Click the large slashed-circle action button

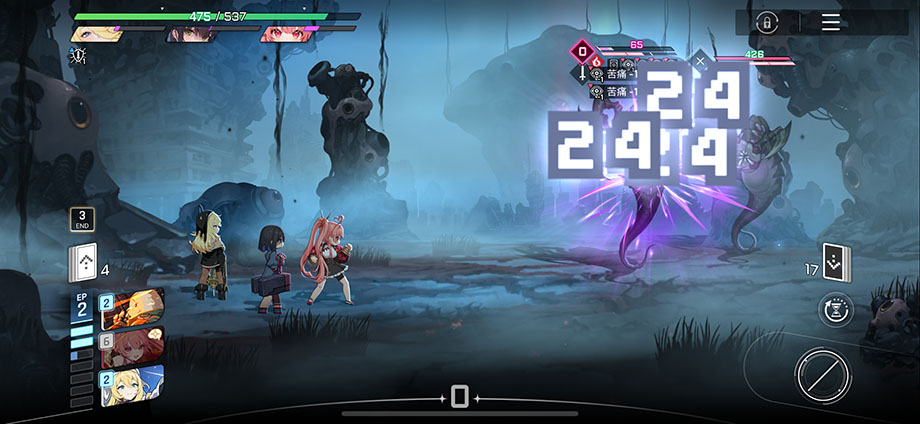tap(822, 376)
